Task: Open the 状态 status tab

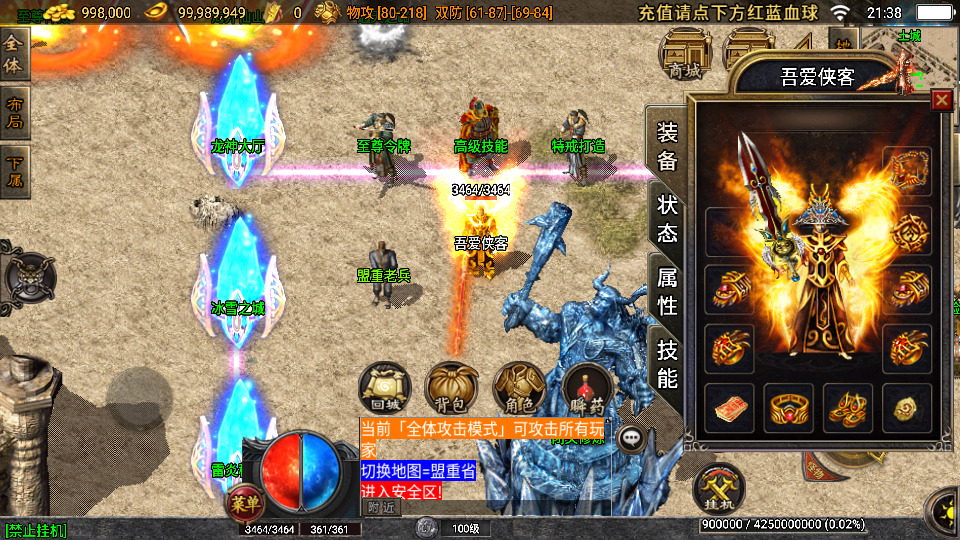Action: point(667,218)
